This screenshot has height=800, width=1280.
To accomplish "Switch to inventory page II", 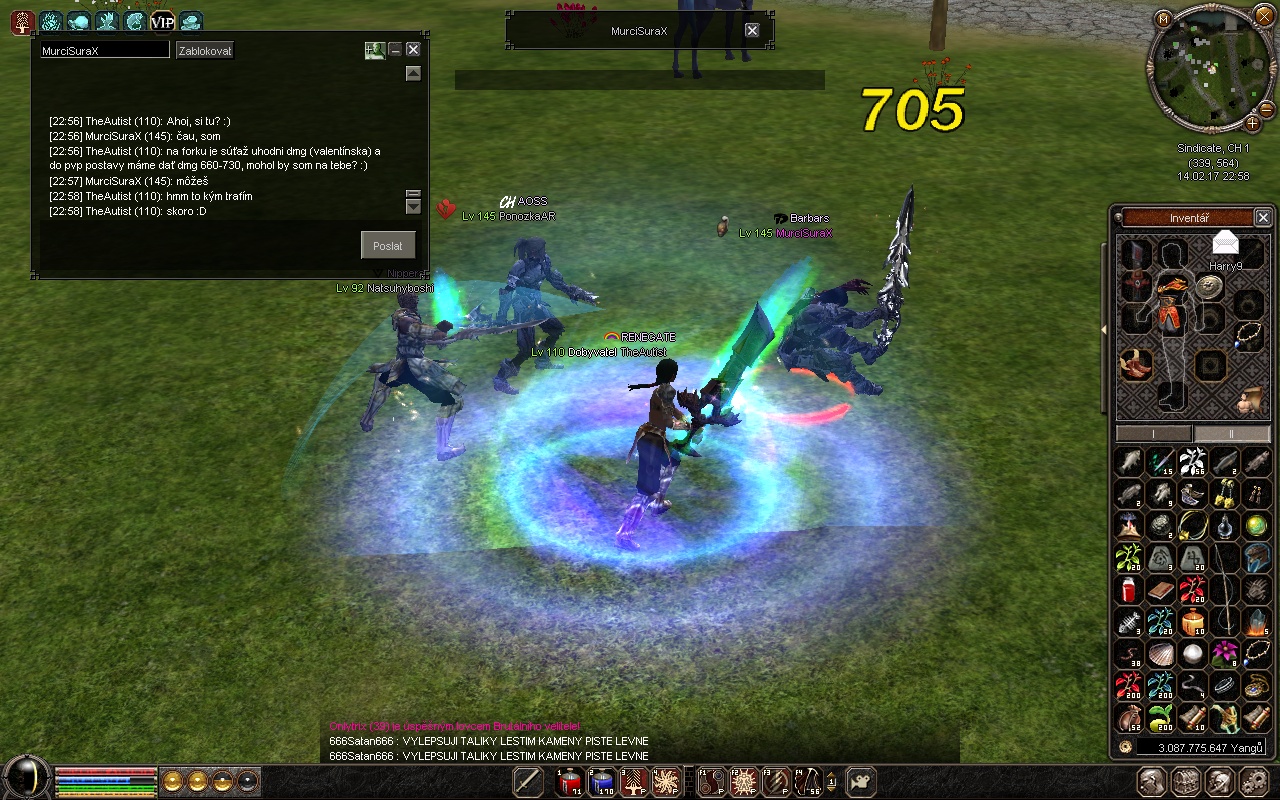I will [x=1232, y=434].
